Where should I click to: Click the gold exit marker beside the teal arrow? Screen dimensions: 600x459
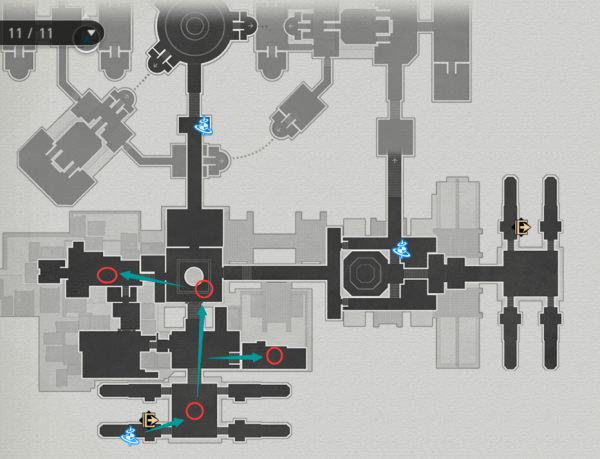click(149, 421)
